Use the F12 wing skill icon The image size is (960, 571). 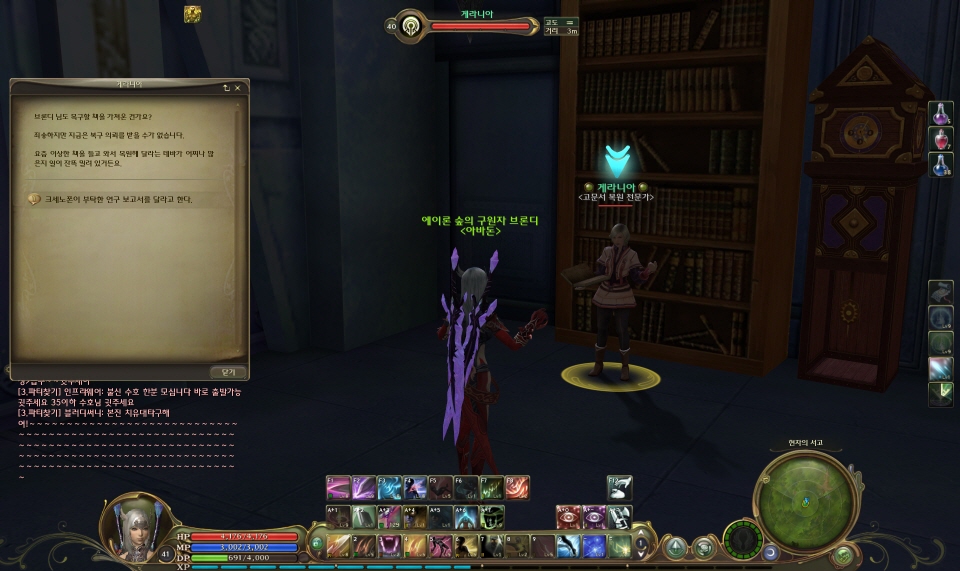[620, 488]
